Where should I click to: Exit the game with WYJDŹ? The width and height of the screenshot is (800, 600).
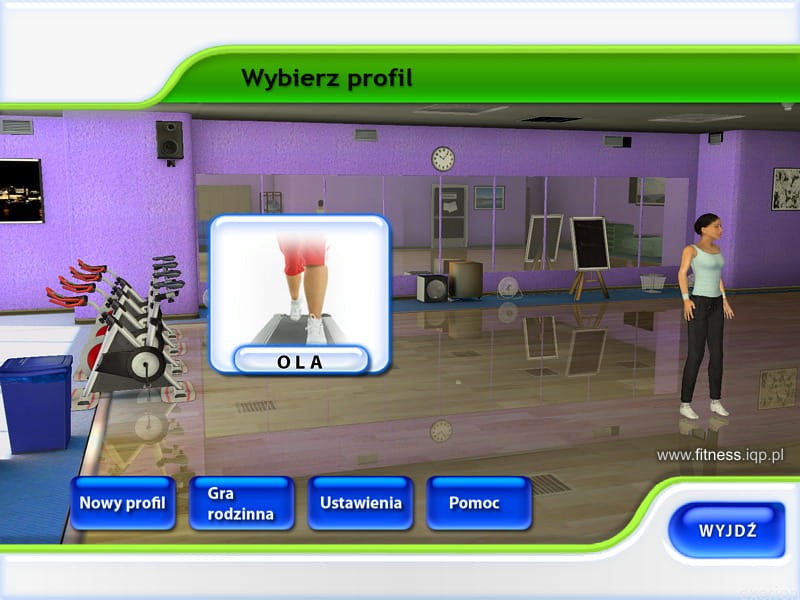(727, 529)
